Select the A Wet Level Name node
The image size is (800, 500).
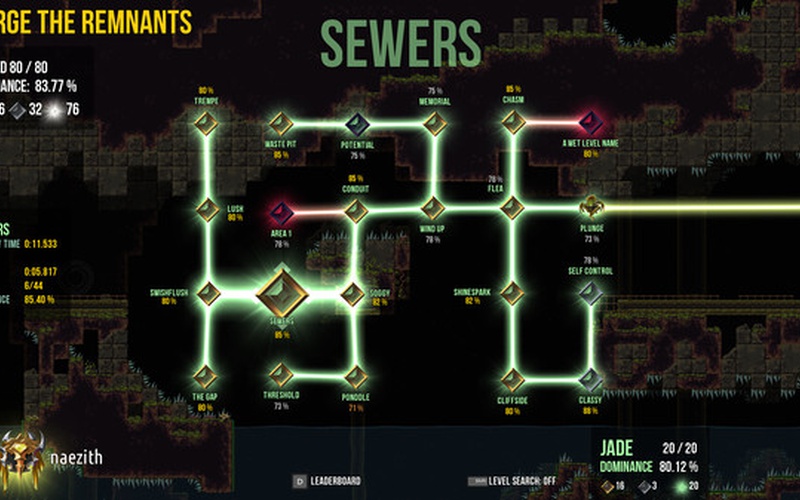pyautogui.click(x=590, y=123)
